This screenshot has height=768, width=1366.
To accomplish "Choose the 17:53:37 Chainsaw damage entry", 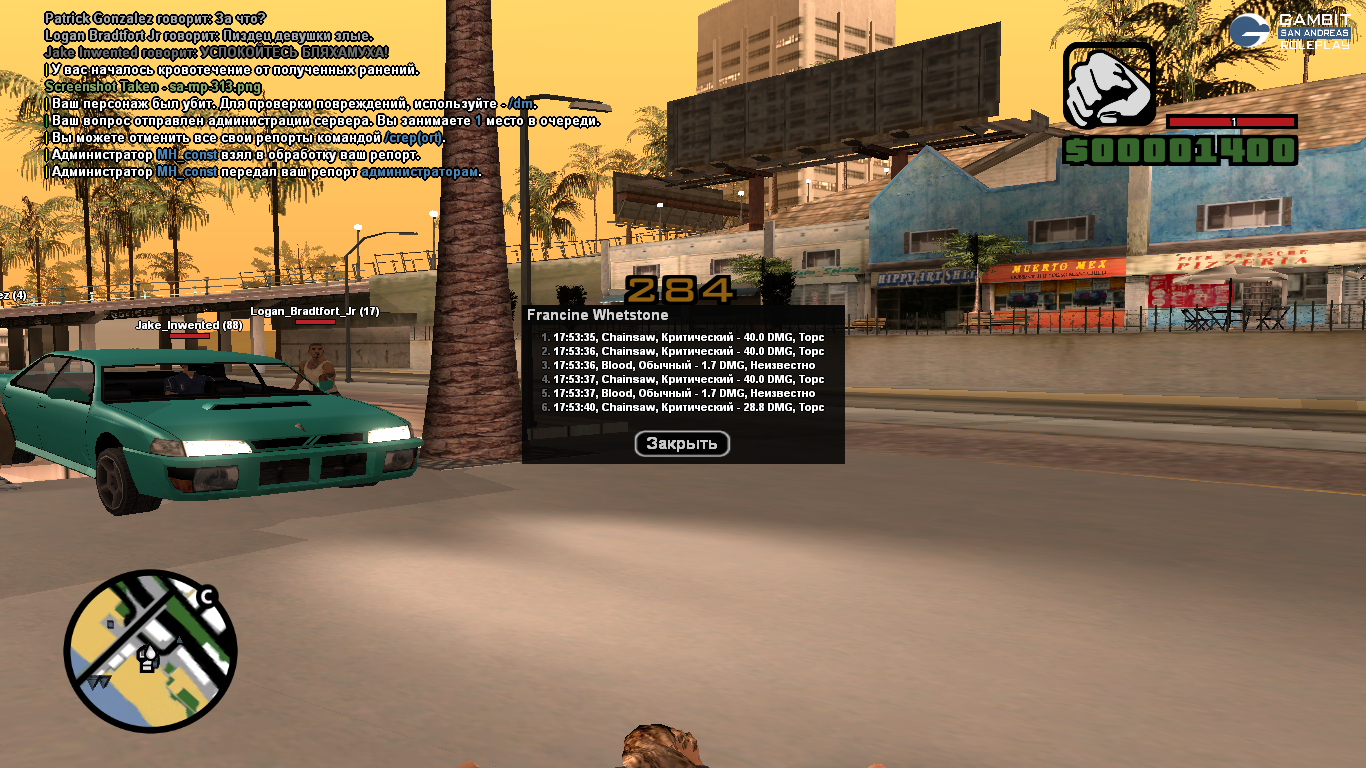I will click(683, 379).
